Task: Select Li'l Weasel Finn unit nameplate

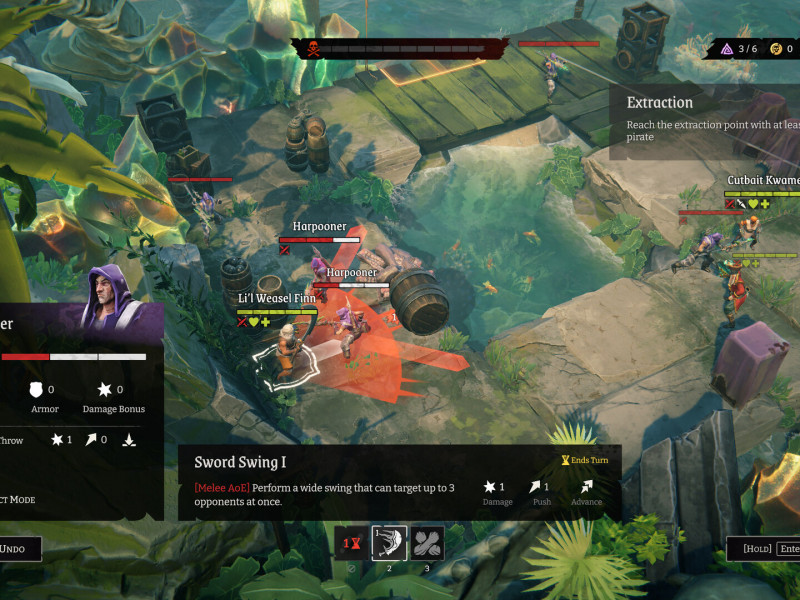Action: [277, 298]
